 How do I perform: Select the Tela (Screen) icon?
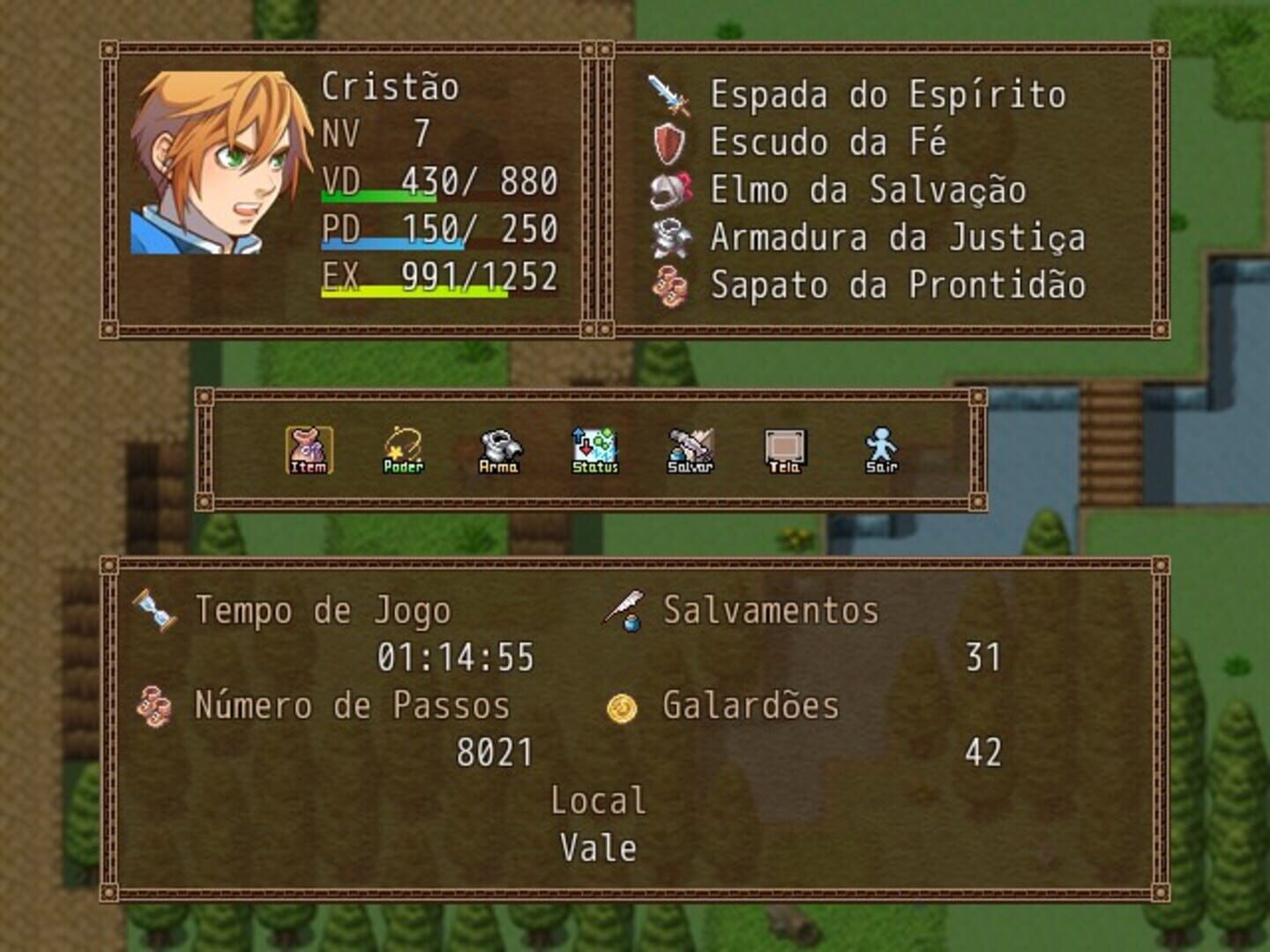point(784,448)
